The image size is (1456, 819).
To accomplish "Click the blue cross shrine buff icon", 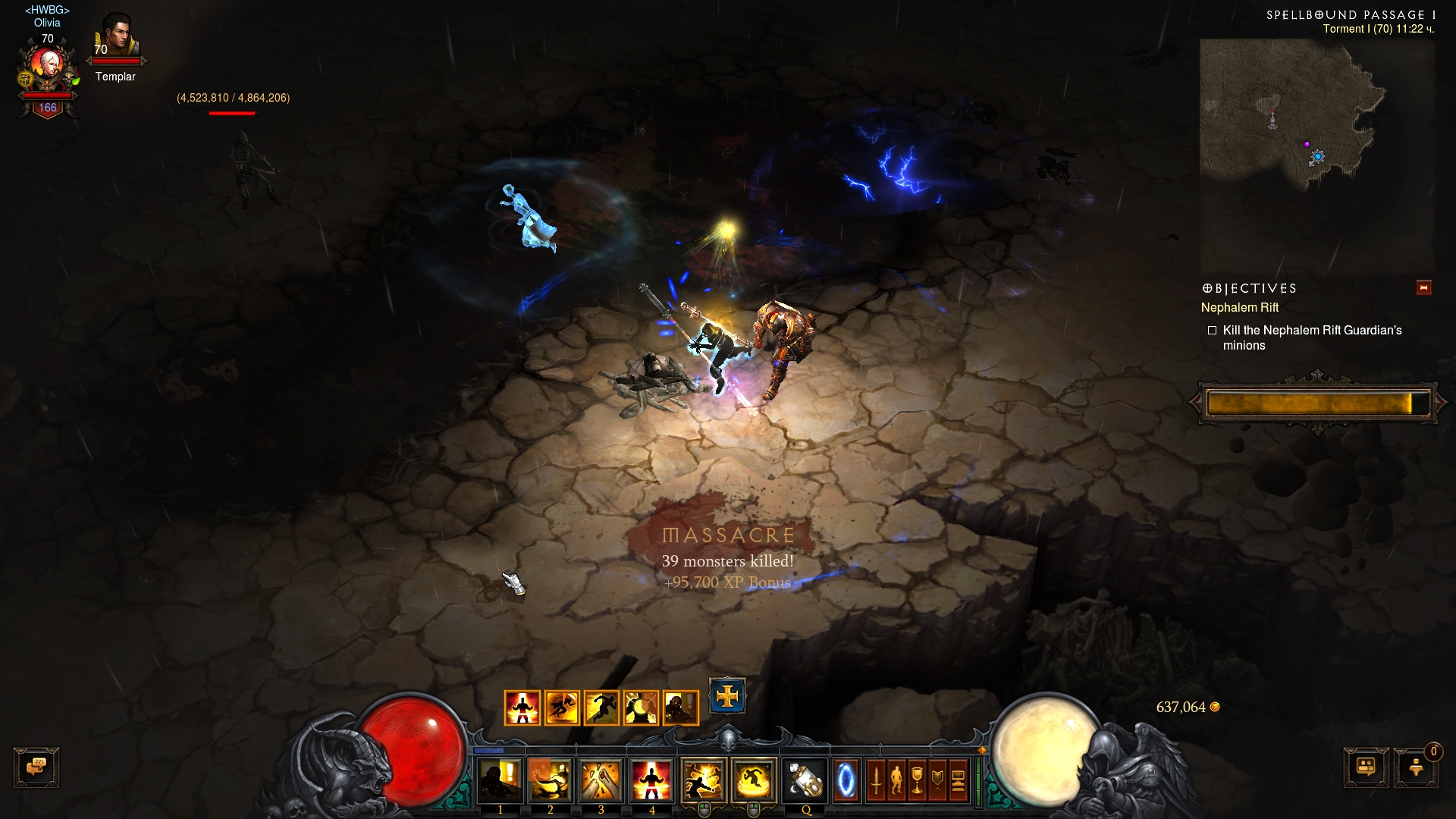I will point(727,696).
